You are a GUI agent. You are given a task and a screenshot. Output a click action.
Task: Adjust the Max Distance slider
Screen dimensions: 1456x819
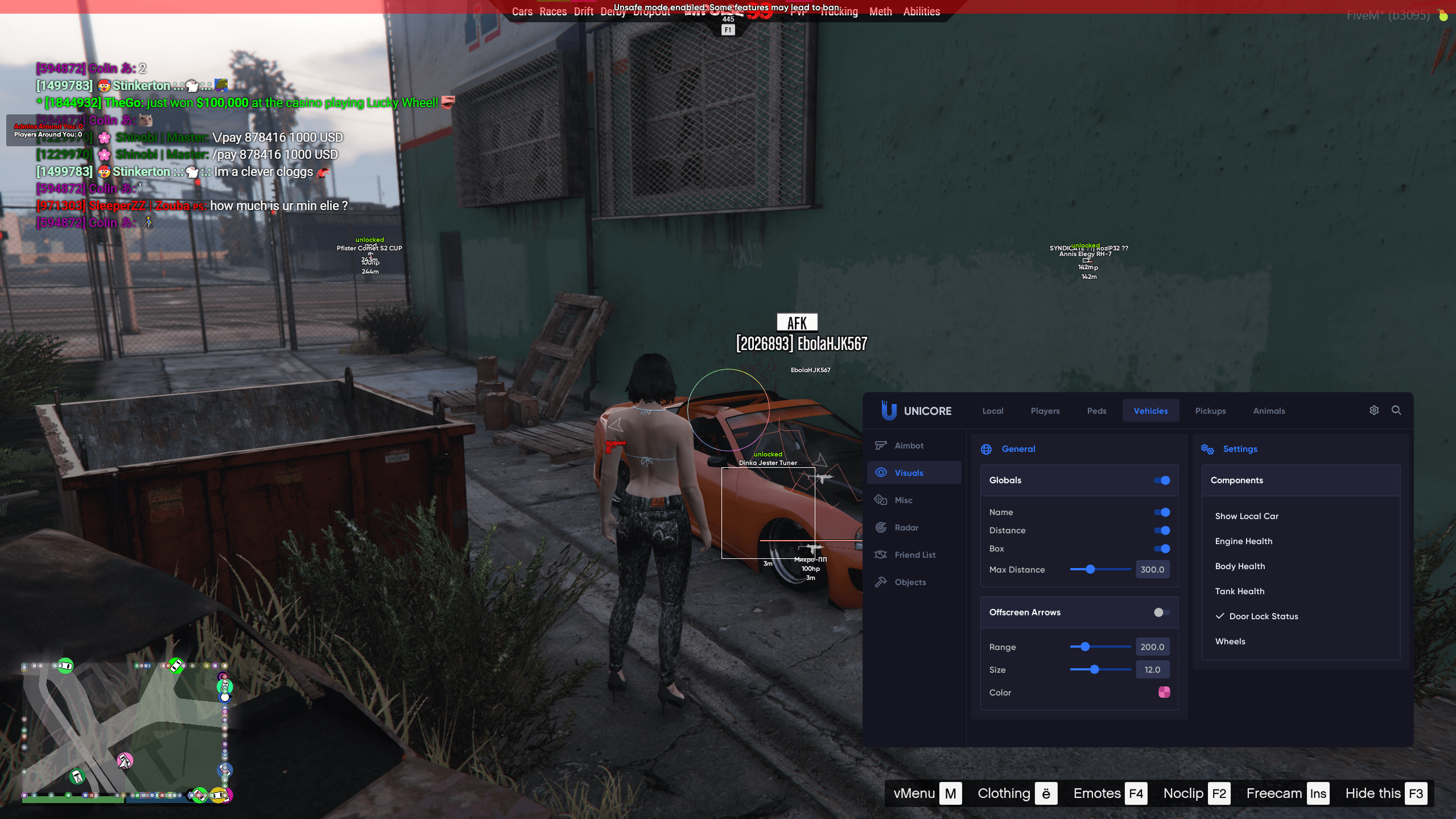[1090, 569]
